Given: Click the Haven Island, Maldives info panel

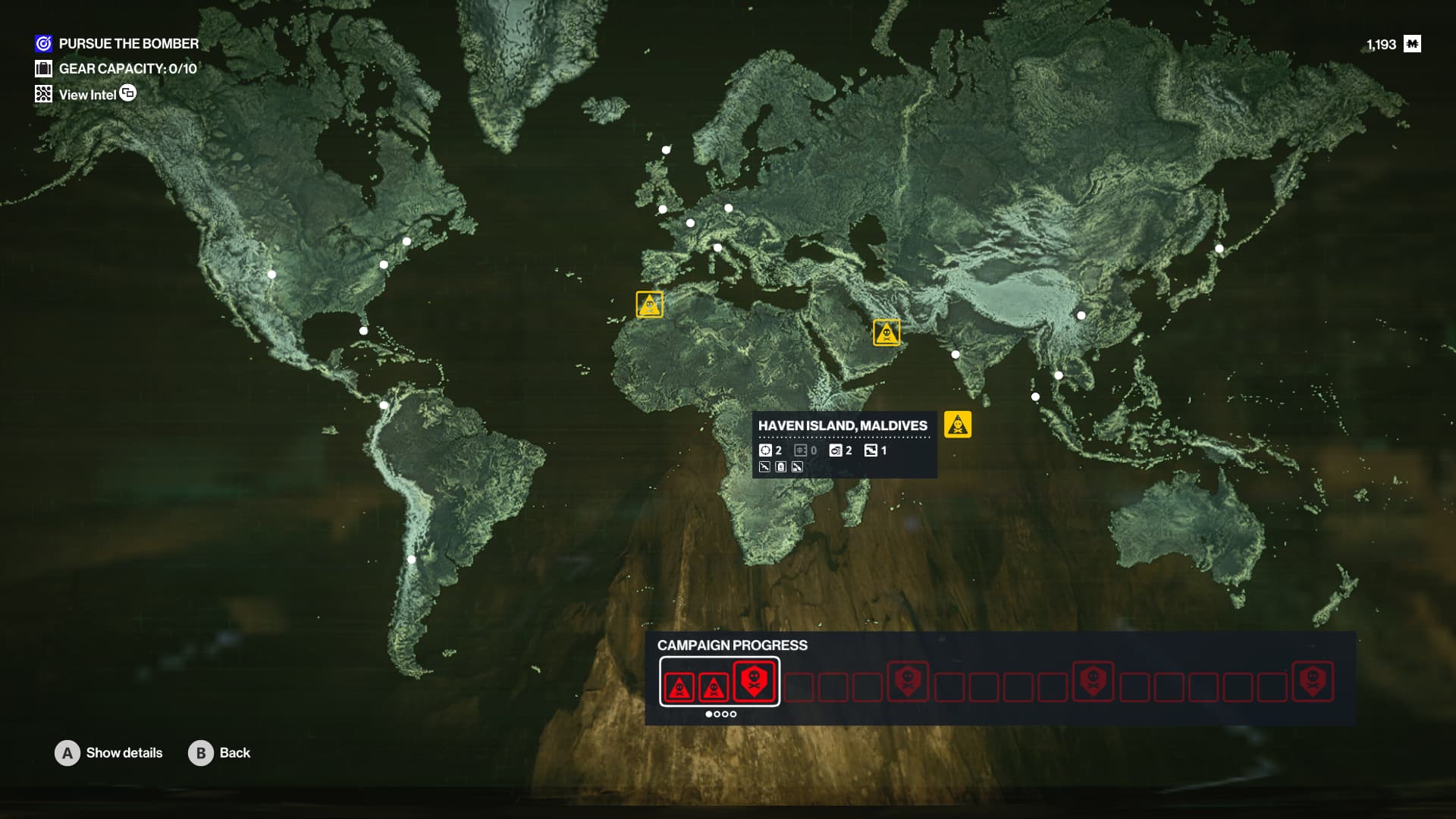Looking at the screenshot, I should pos(844,444).
